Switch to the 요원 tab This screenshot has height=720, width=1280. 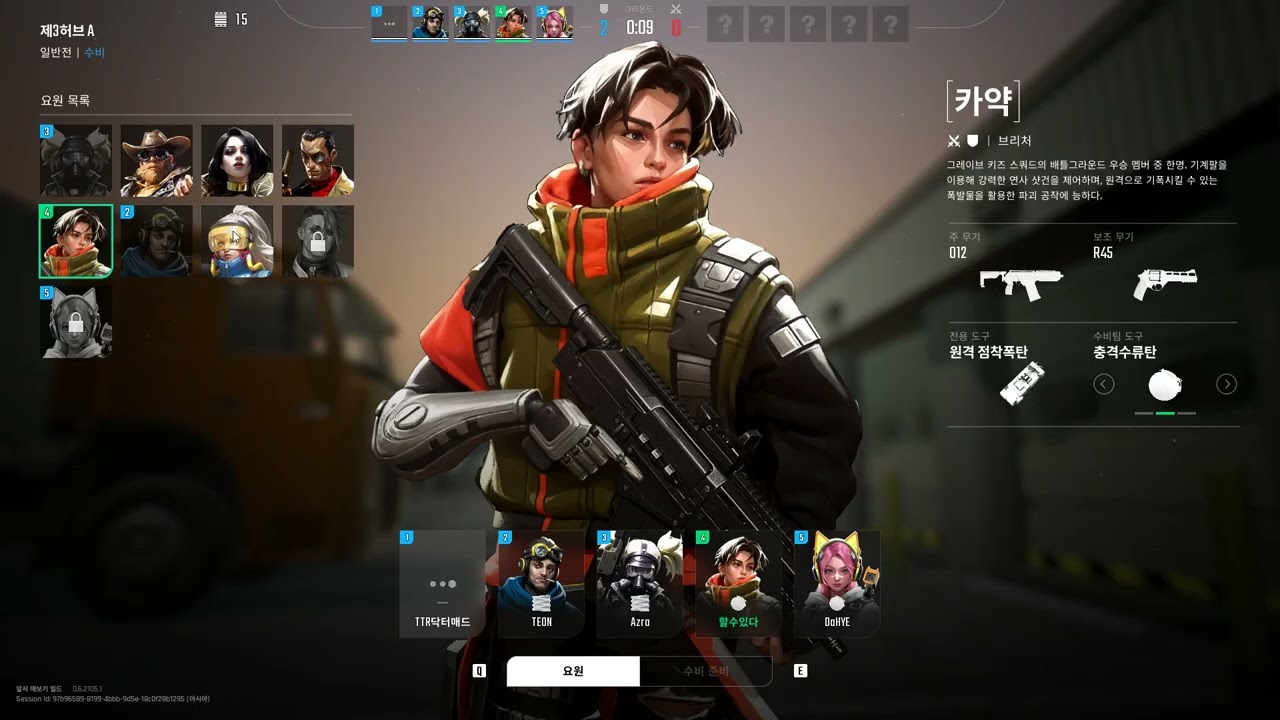(573, 671)
